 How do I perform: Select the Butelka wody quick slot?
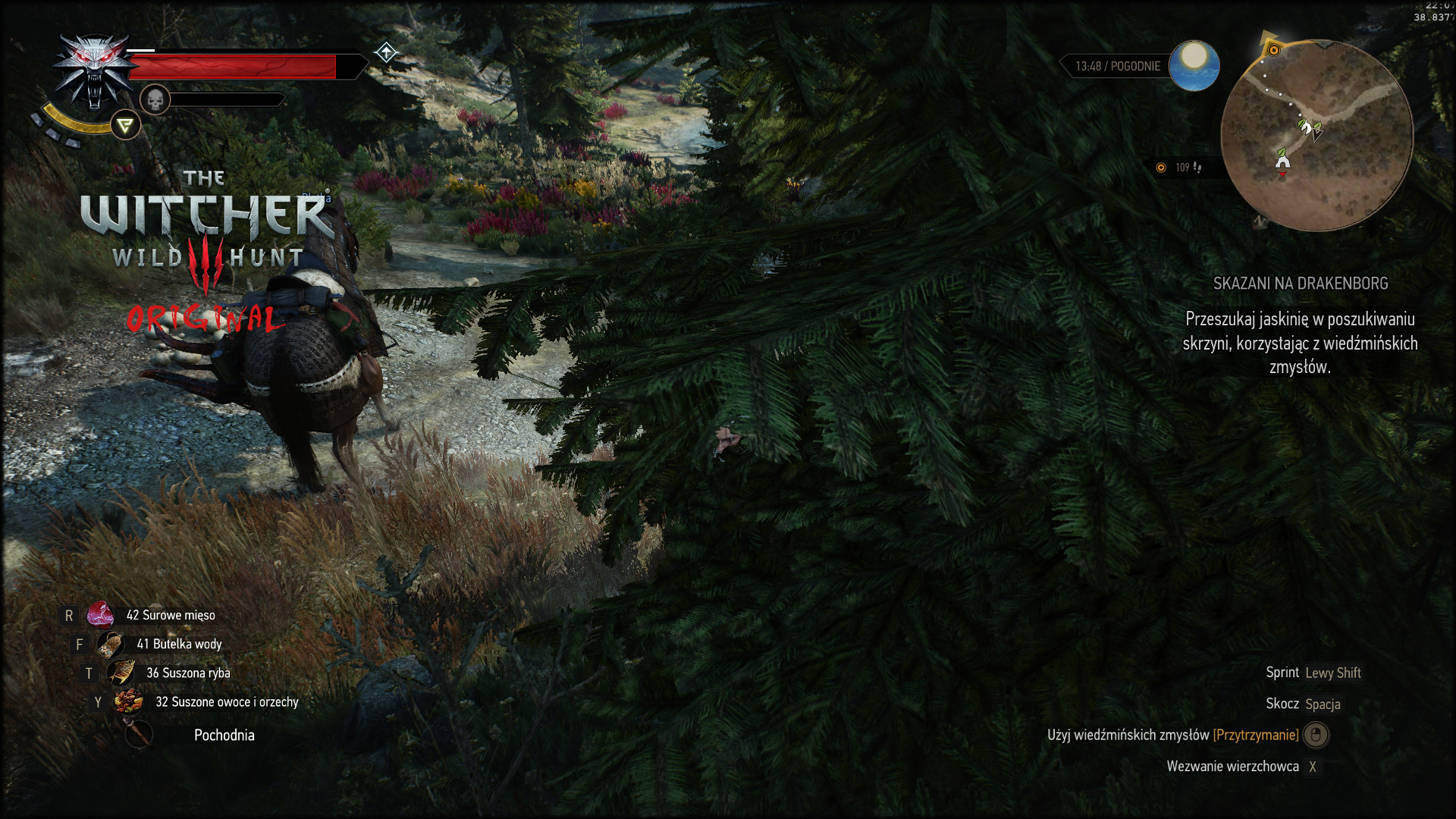pos(111,645)
